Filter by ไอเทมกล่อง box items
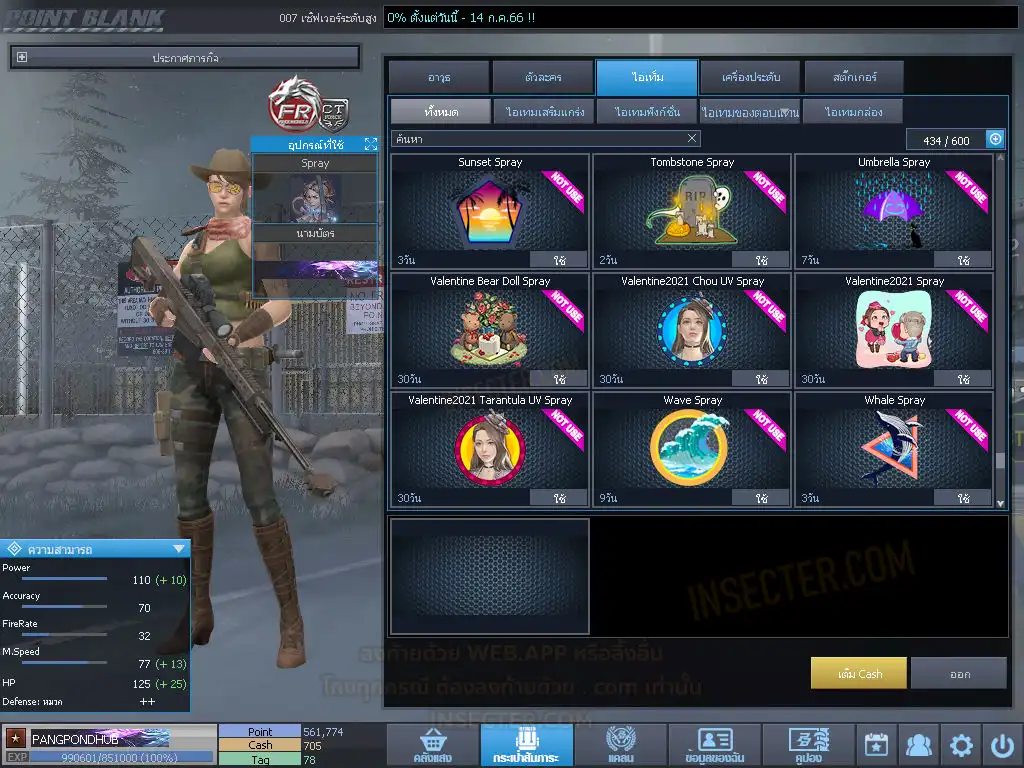 click(849, 112)
